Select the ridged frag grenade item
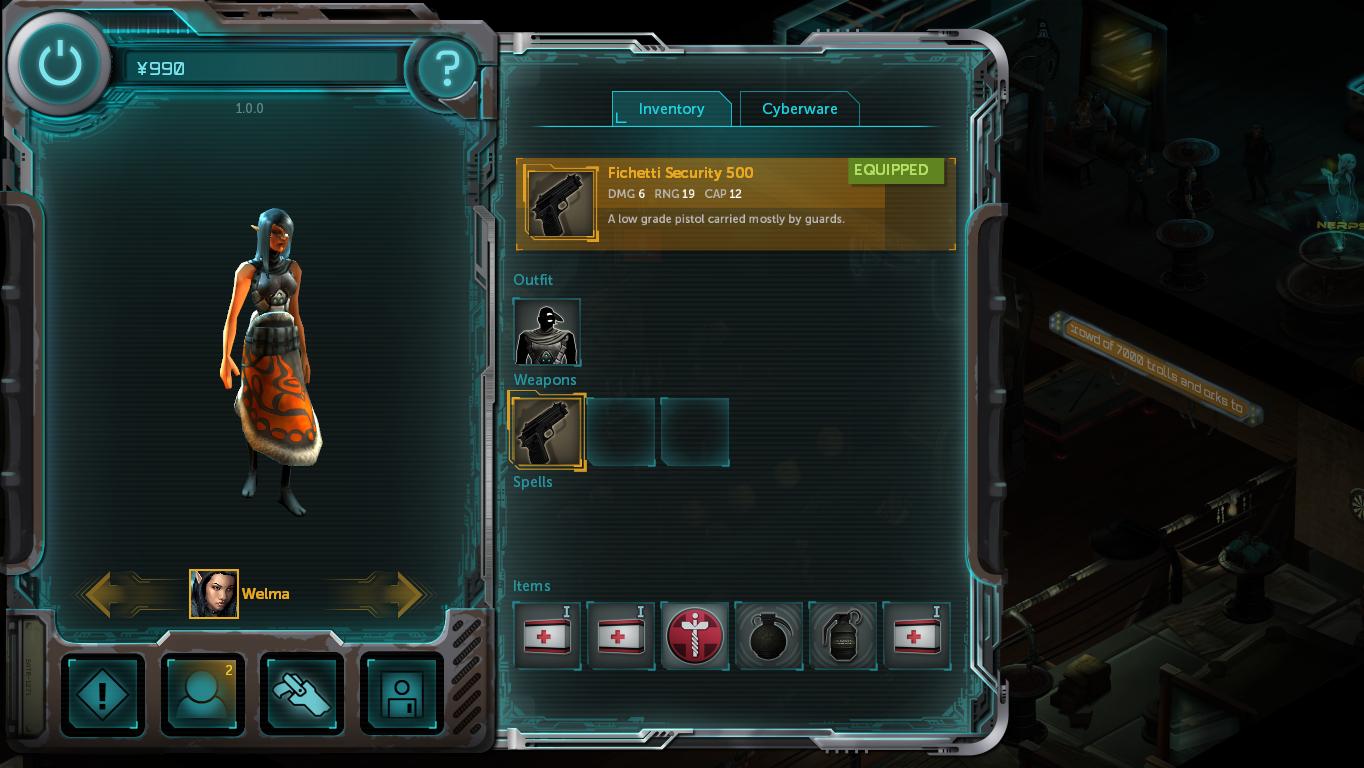Screen dimensions: 1364x768 tap(842, 636)
